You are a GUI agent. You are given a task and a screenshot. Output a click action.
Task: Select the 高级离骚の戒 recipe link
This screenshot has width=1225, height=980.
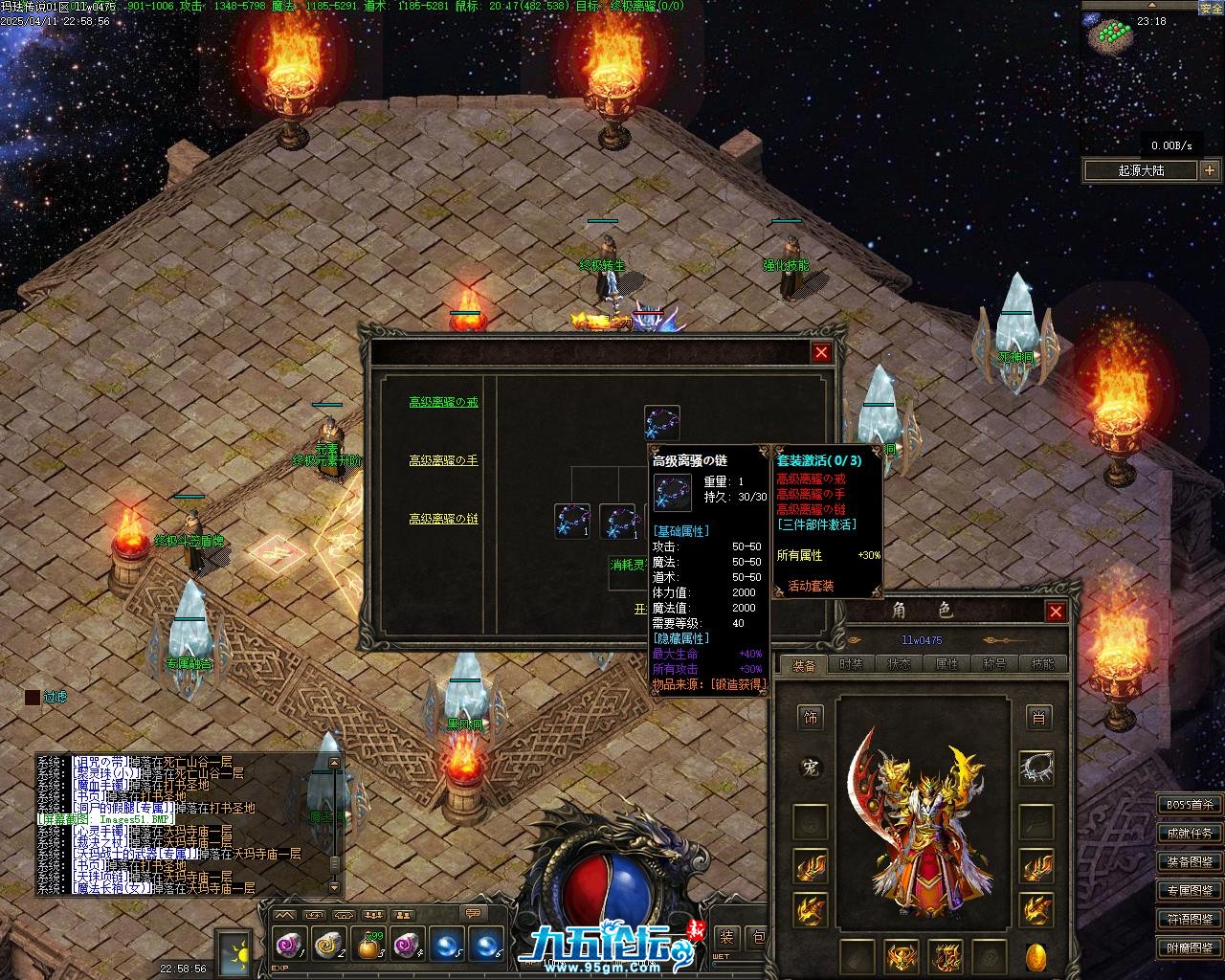pos(443,403)
